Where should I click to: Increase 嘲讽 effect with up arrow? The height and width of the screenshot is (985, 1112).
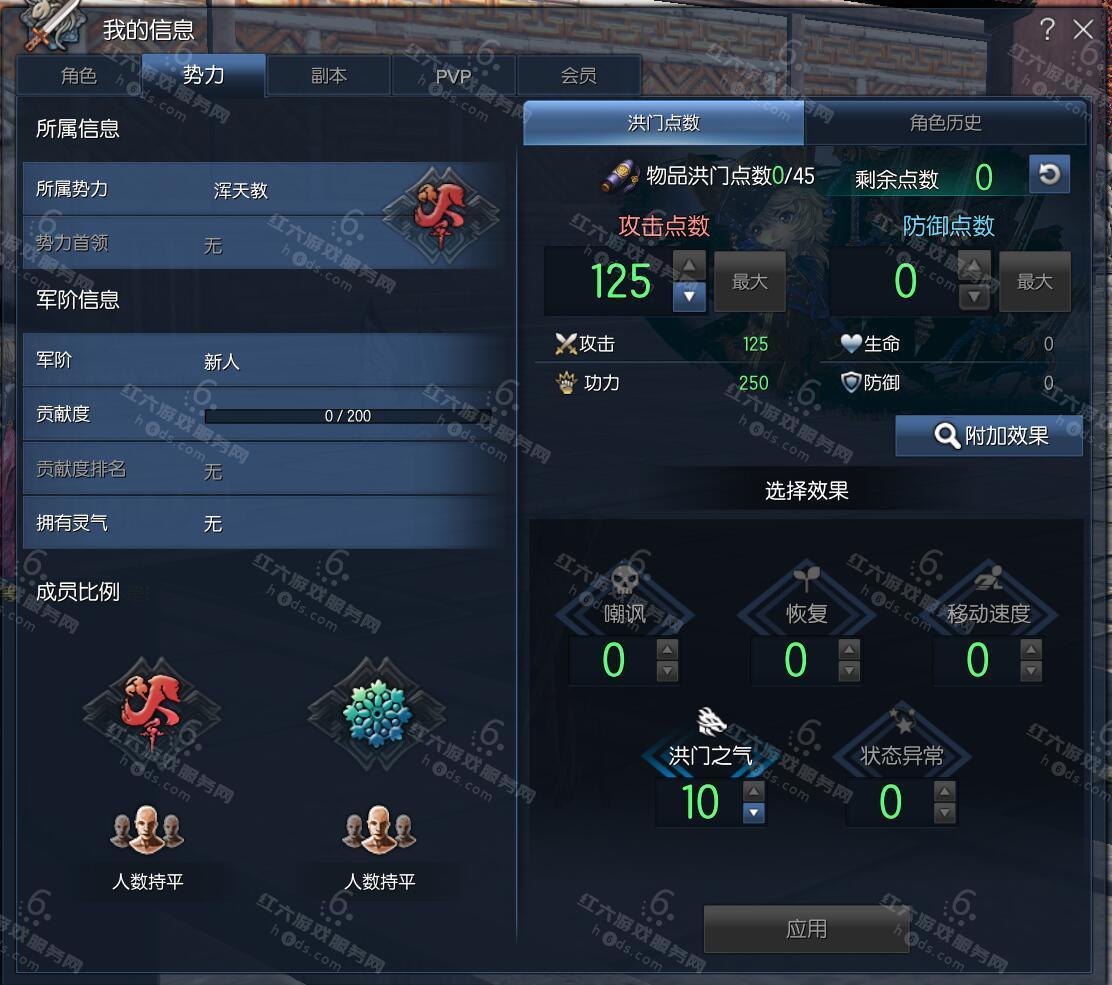coord(667,648)
